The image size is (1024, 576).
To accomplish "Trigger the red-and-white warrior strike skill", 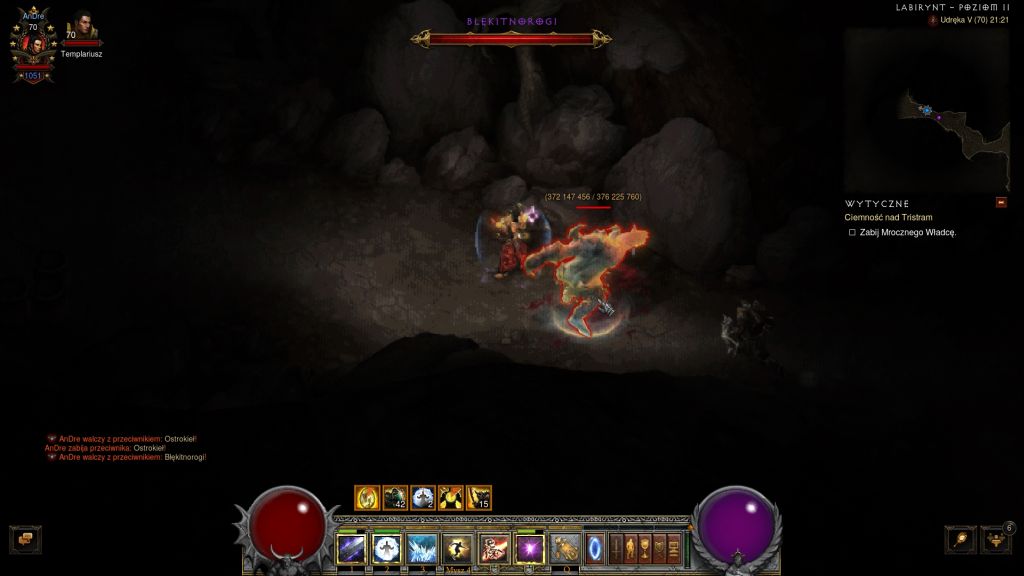I will point(493,548).
